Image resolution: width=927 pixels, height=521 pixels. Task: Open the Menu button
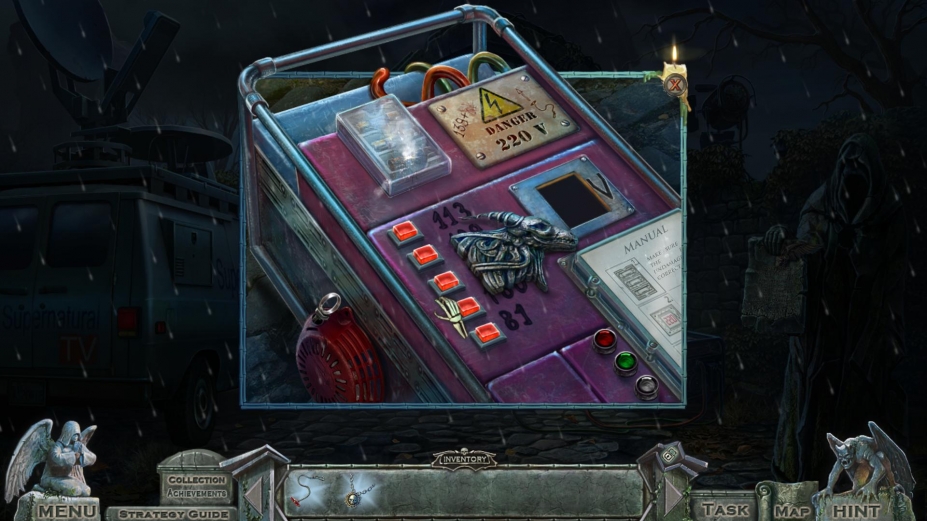[68, 510]
